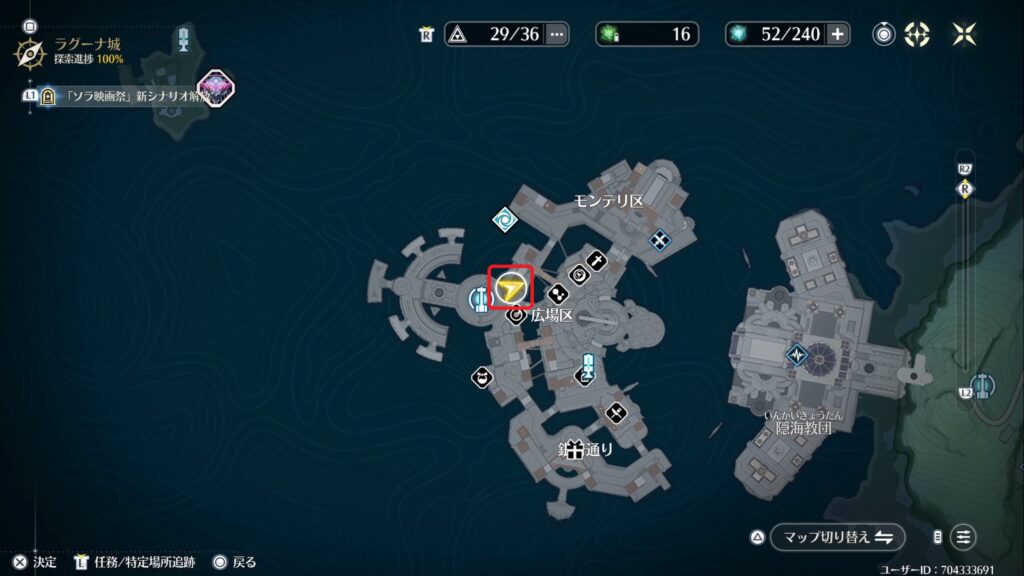The image size is (1024, 576).
Task: Click the map zoom slider handle
Action: [965, 189]
